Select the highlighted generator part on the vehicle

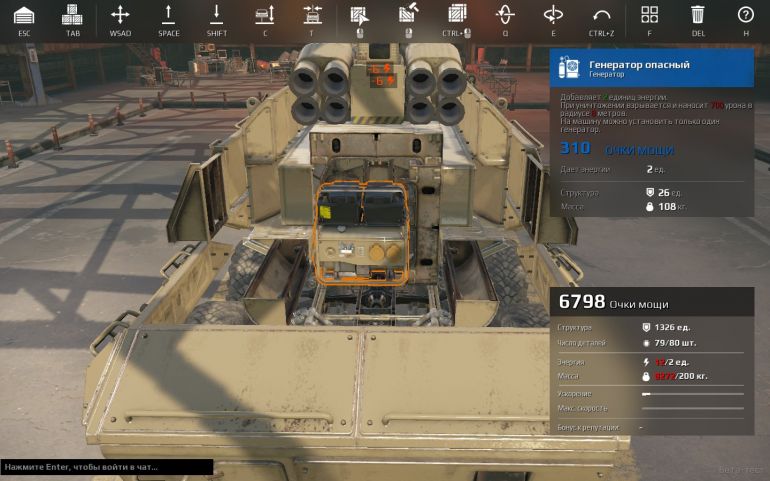point(362,233)
